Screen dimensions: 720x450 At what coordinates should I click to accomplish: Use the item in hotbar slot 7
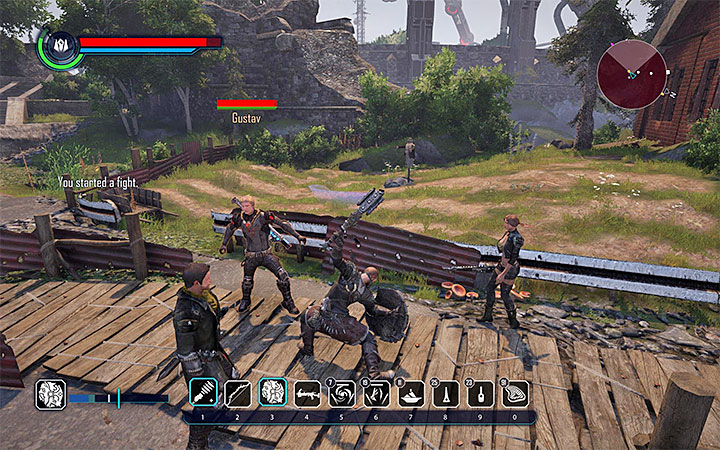pos(411,392)
